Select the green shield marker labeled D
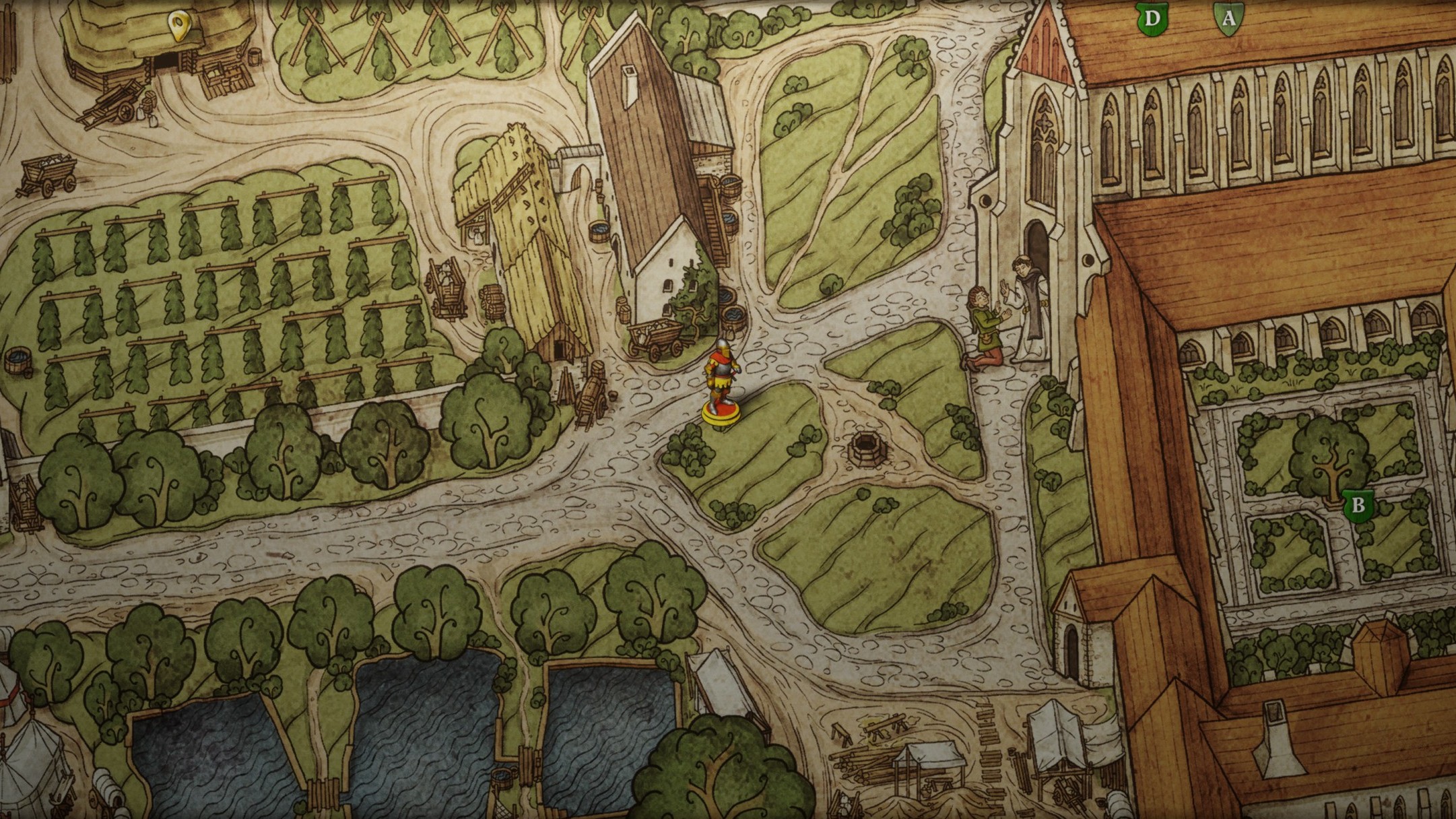1456x819 pixels. (x=1150, y=18)
